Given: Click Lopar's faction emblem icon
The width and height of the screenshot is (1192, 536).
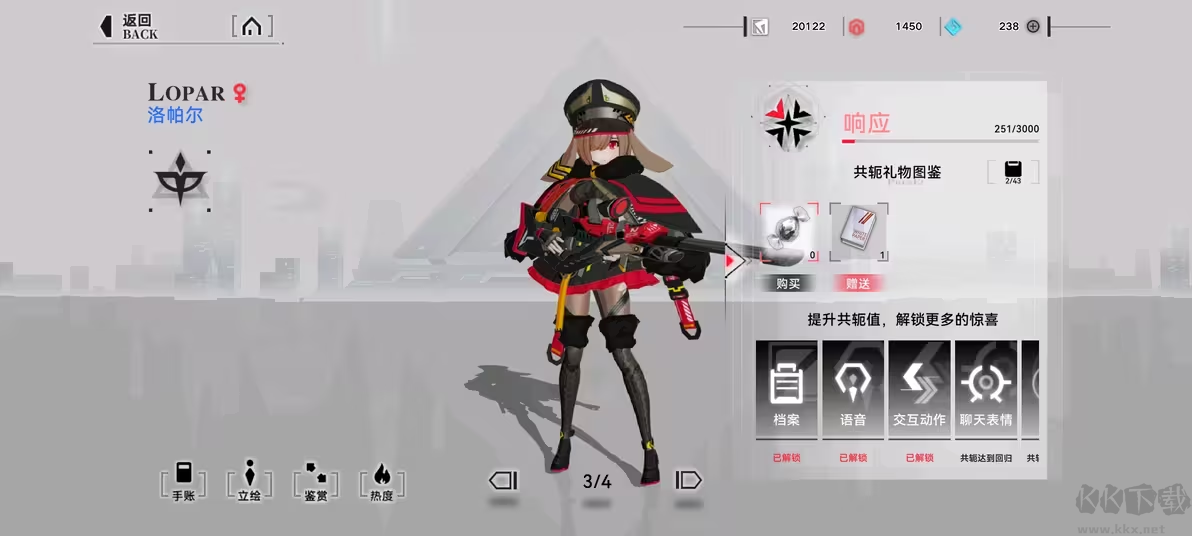Looking at the screenshot, I should tap(180, 181).
